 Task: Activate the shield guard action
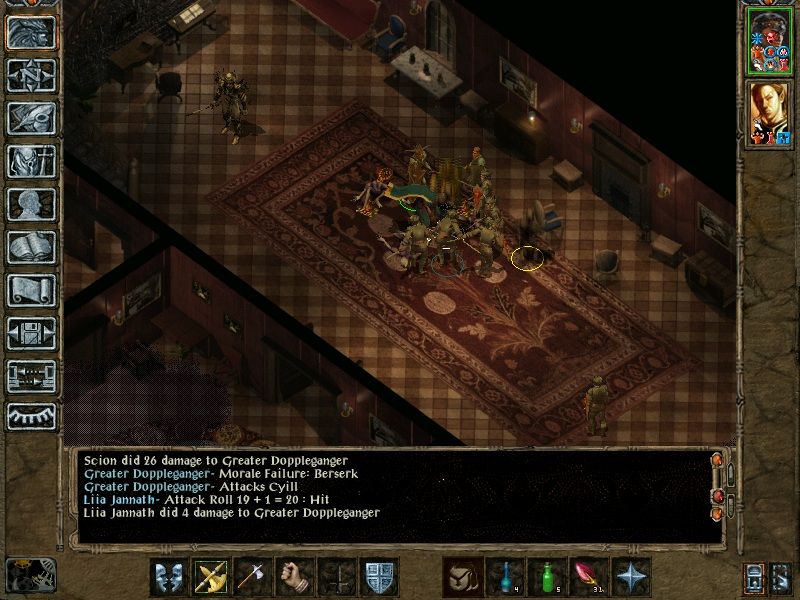coord(379,577)
